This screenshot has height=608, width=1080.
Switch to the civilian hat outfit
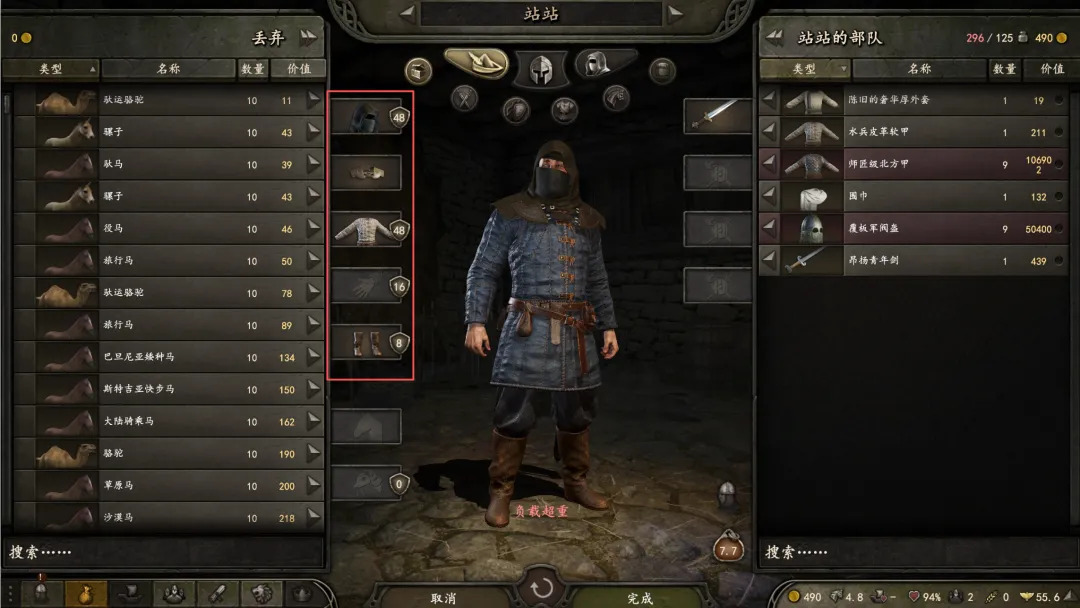click(475, 63)
